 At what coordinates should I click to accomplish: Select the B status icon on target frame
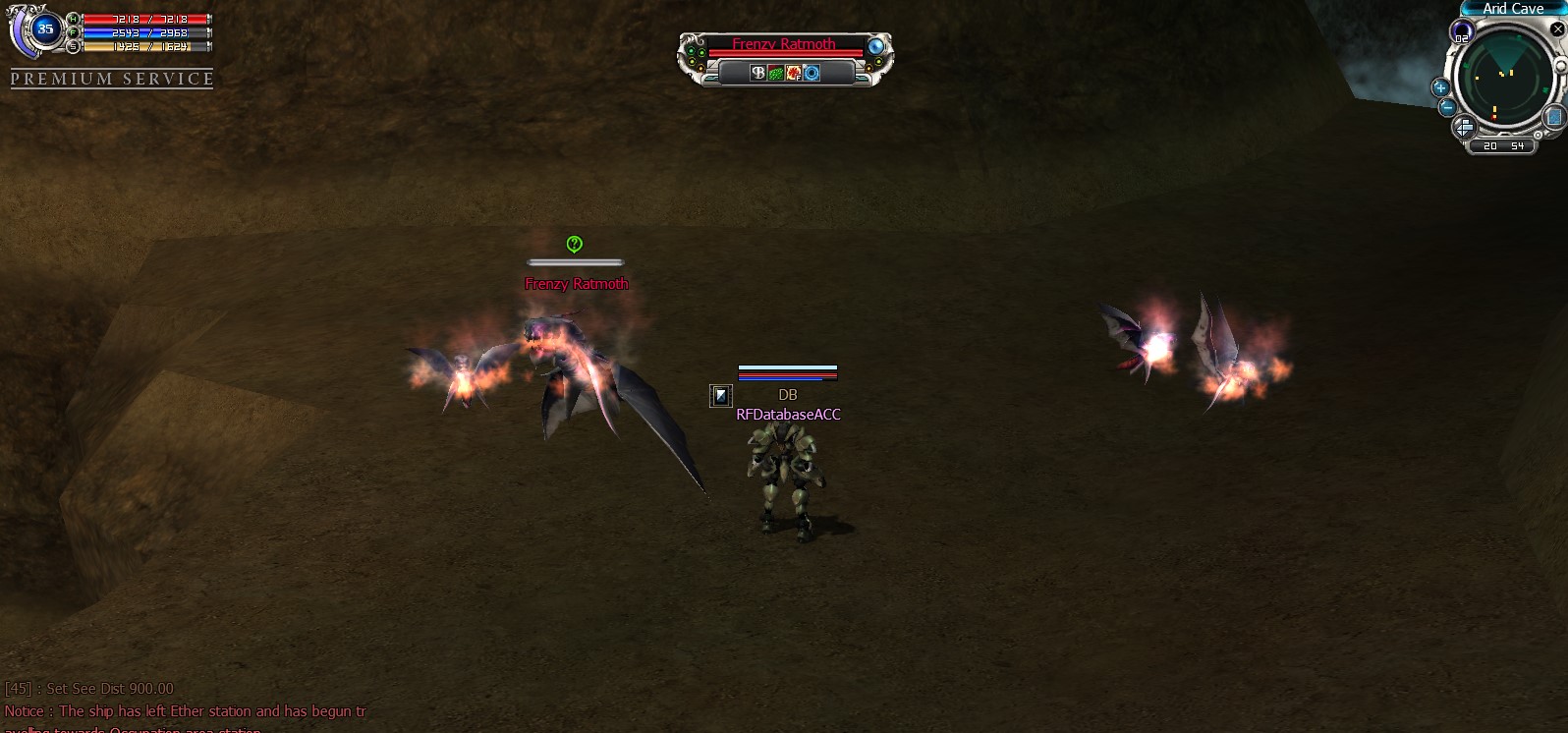coord(757,73)
